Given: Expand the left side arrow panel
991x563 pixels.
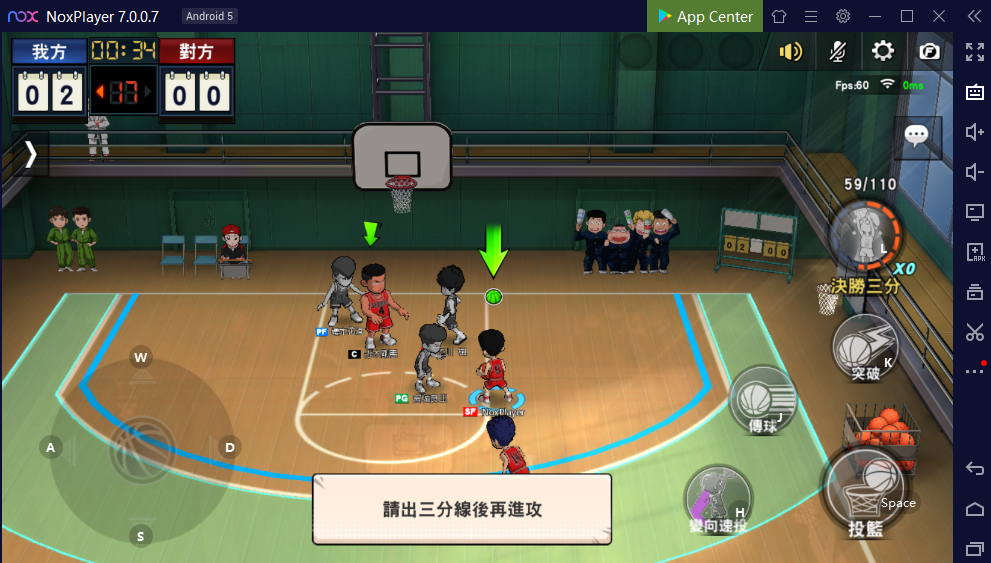Looking at the screenshot, I should coord(30,153).
